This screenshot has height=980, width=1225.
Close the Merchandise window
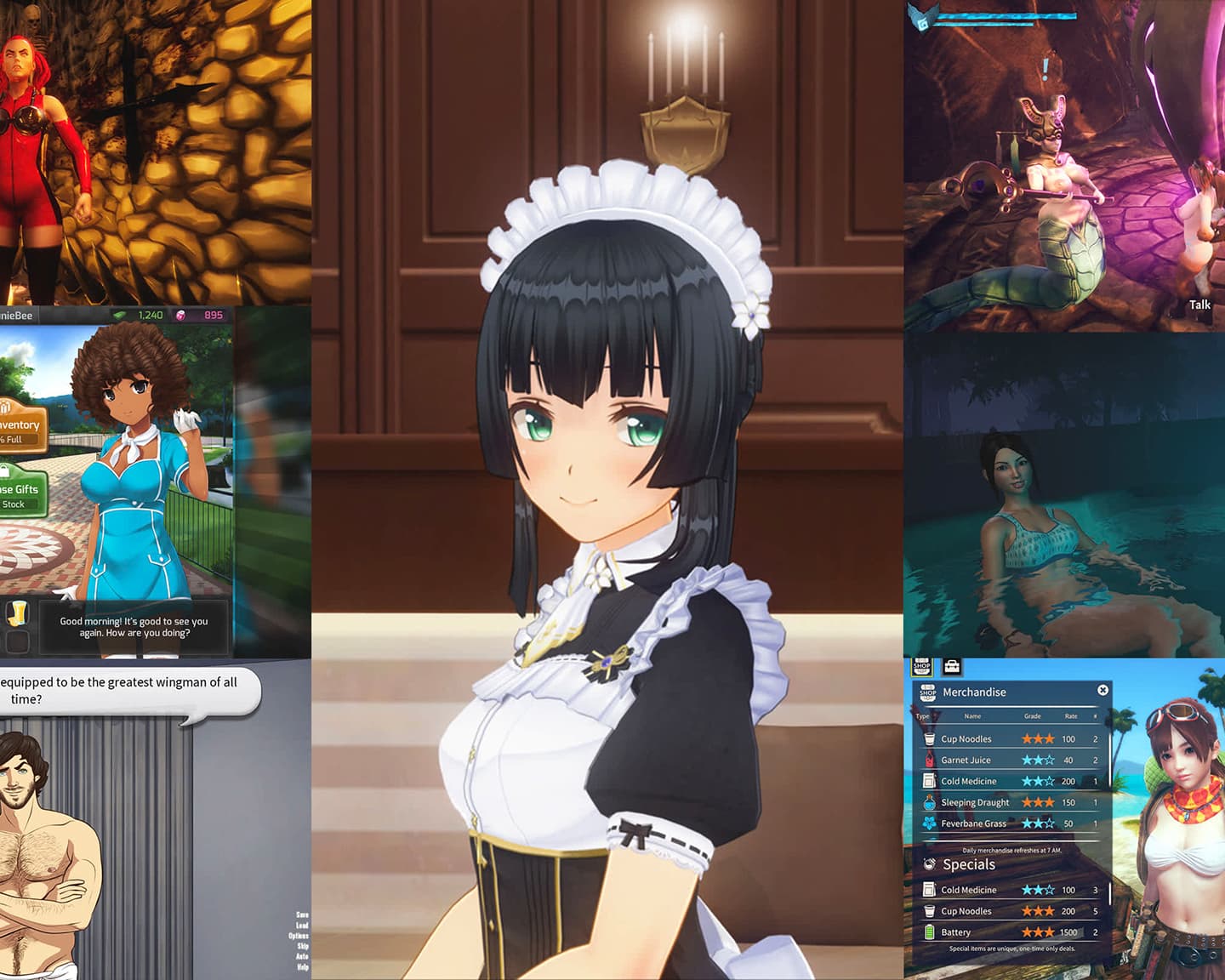point(1103,690)
